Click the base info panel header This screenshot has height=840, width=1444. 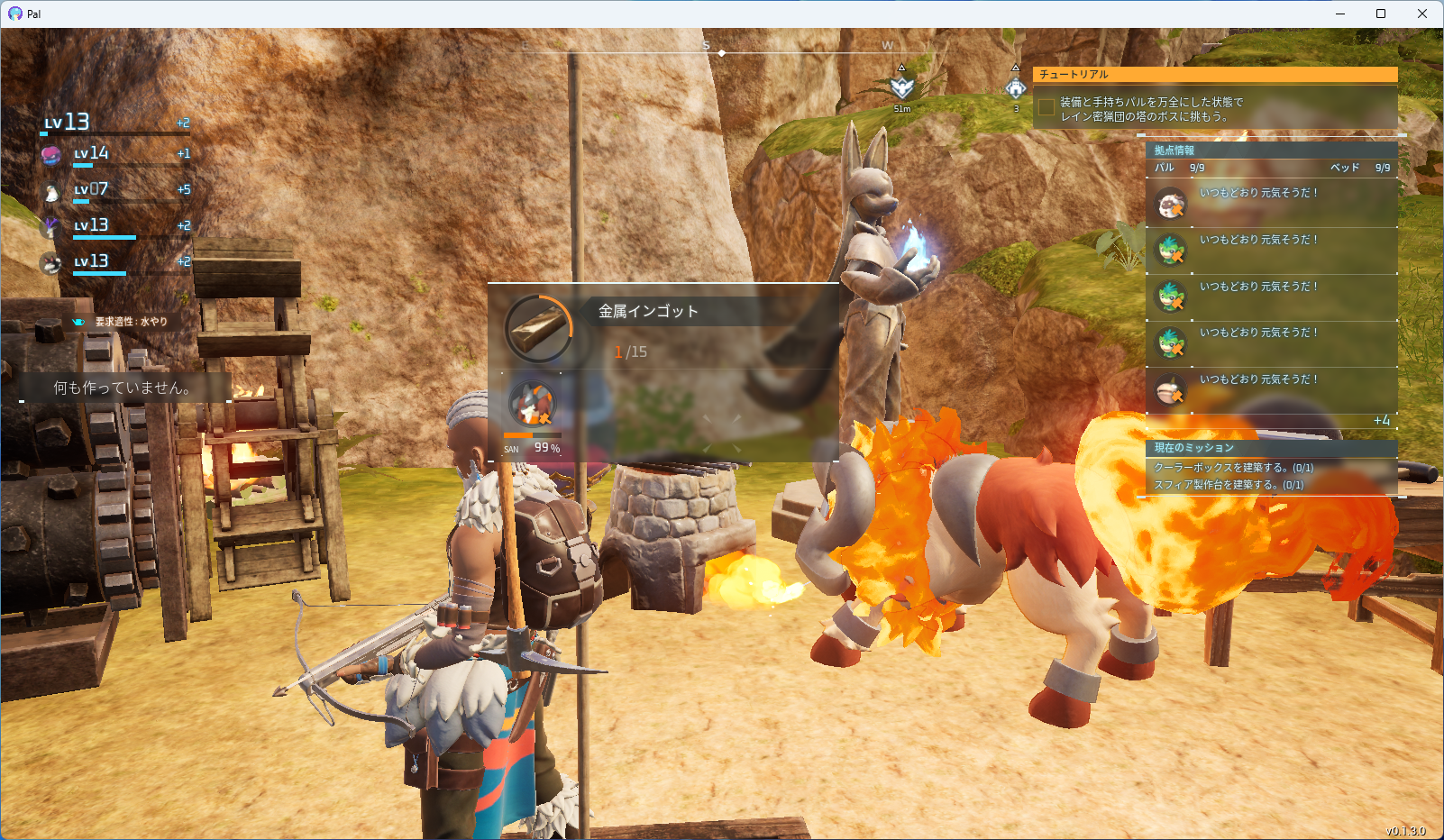(x=1271, y=151)
